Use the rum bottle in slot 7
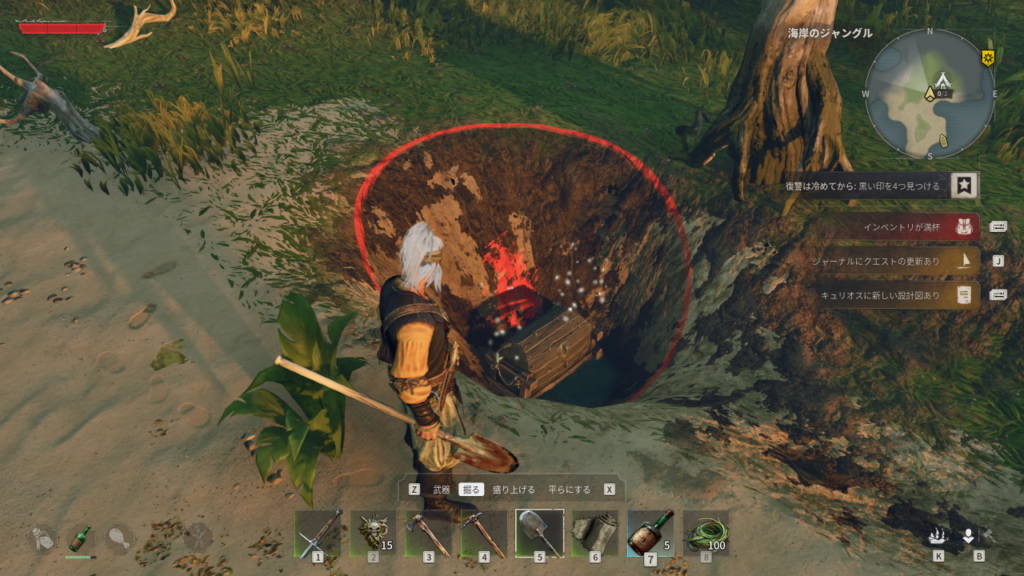The height and width of the screenshot is (576, 1024). click(x=650, y=533)
